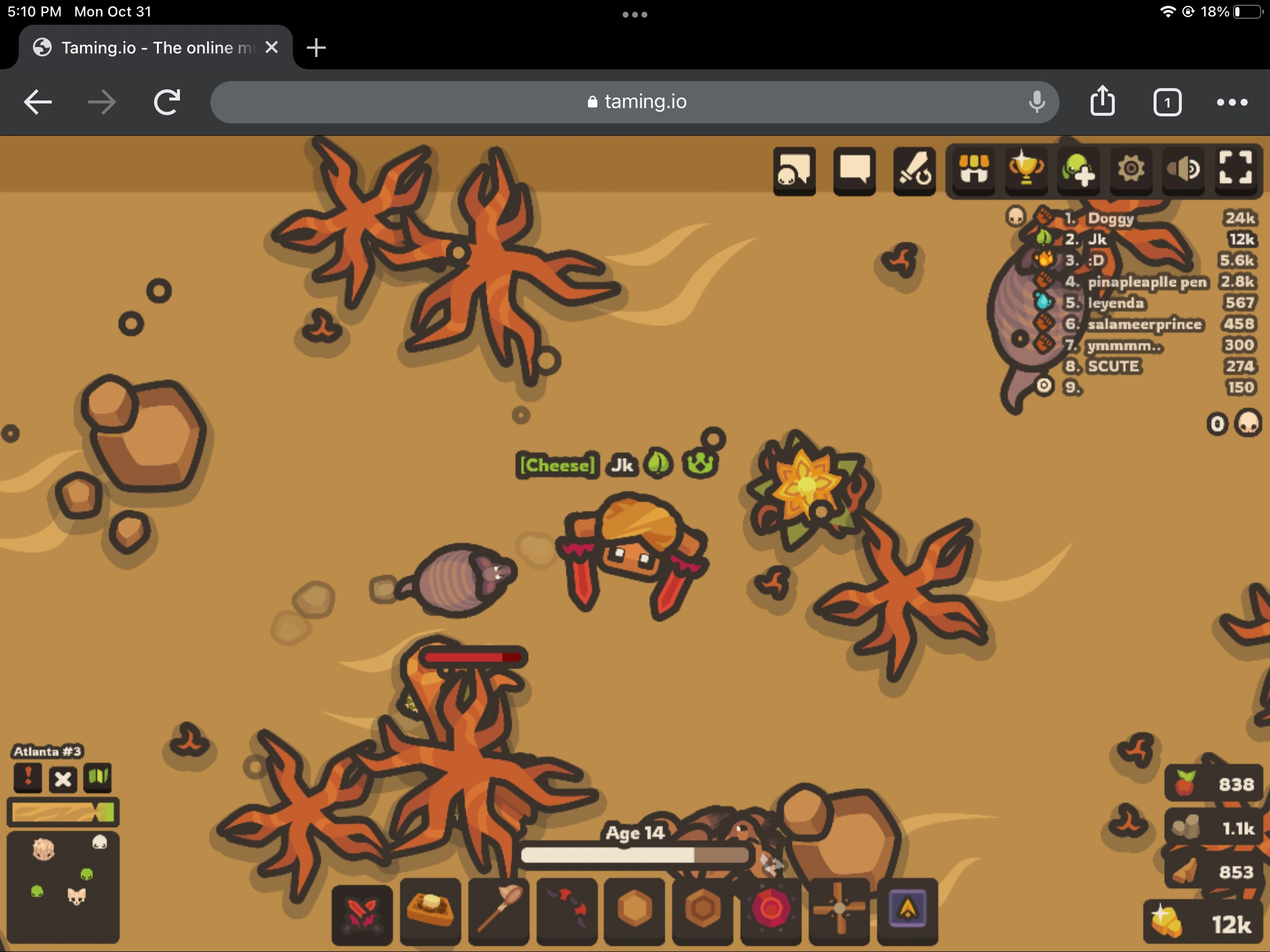The width and height of the screenshot is (1270, 952).
Task: View the achievements trophy screen
Action: pyautogui.click(x=1025, y=171)
